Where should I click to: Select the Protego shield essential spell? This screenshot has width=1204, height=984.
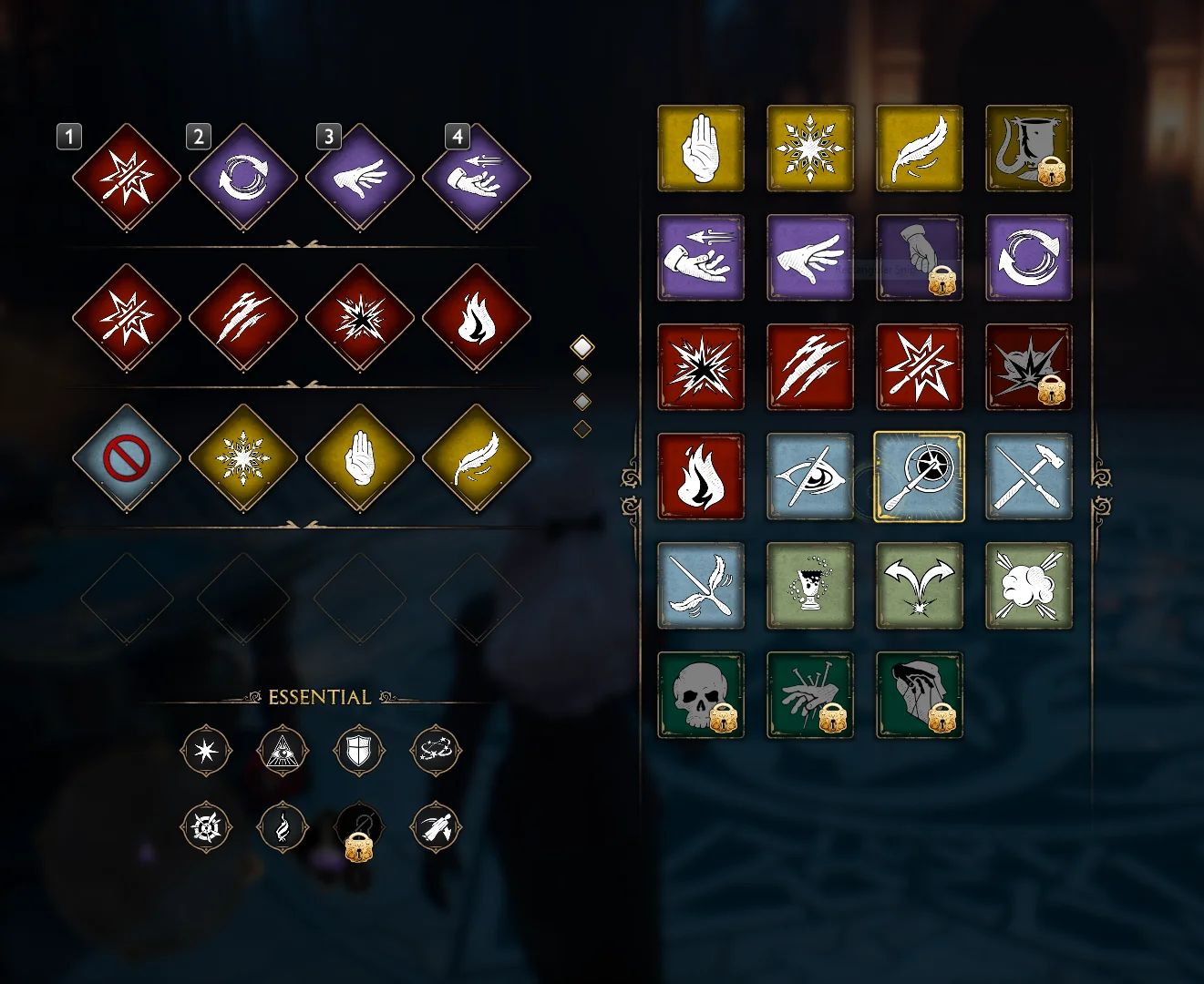358,752
